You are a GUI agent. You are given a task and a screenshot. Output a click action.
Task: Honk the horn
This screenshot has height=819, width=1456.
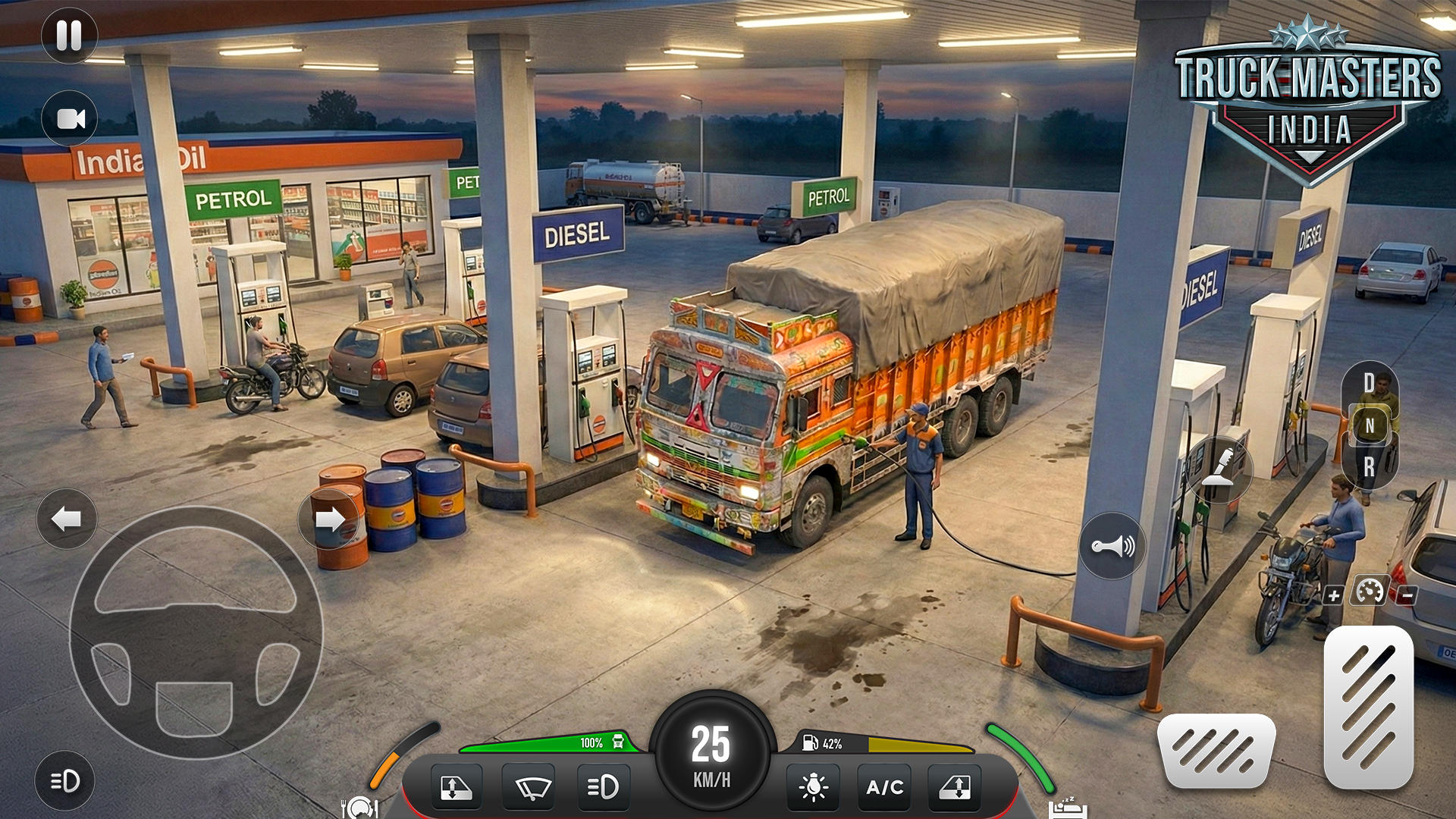coord(1112,546)
